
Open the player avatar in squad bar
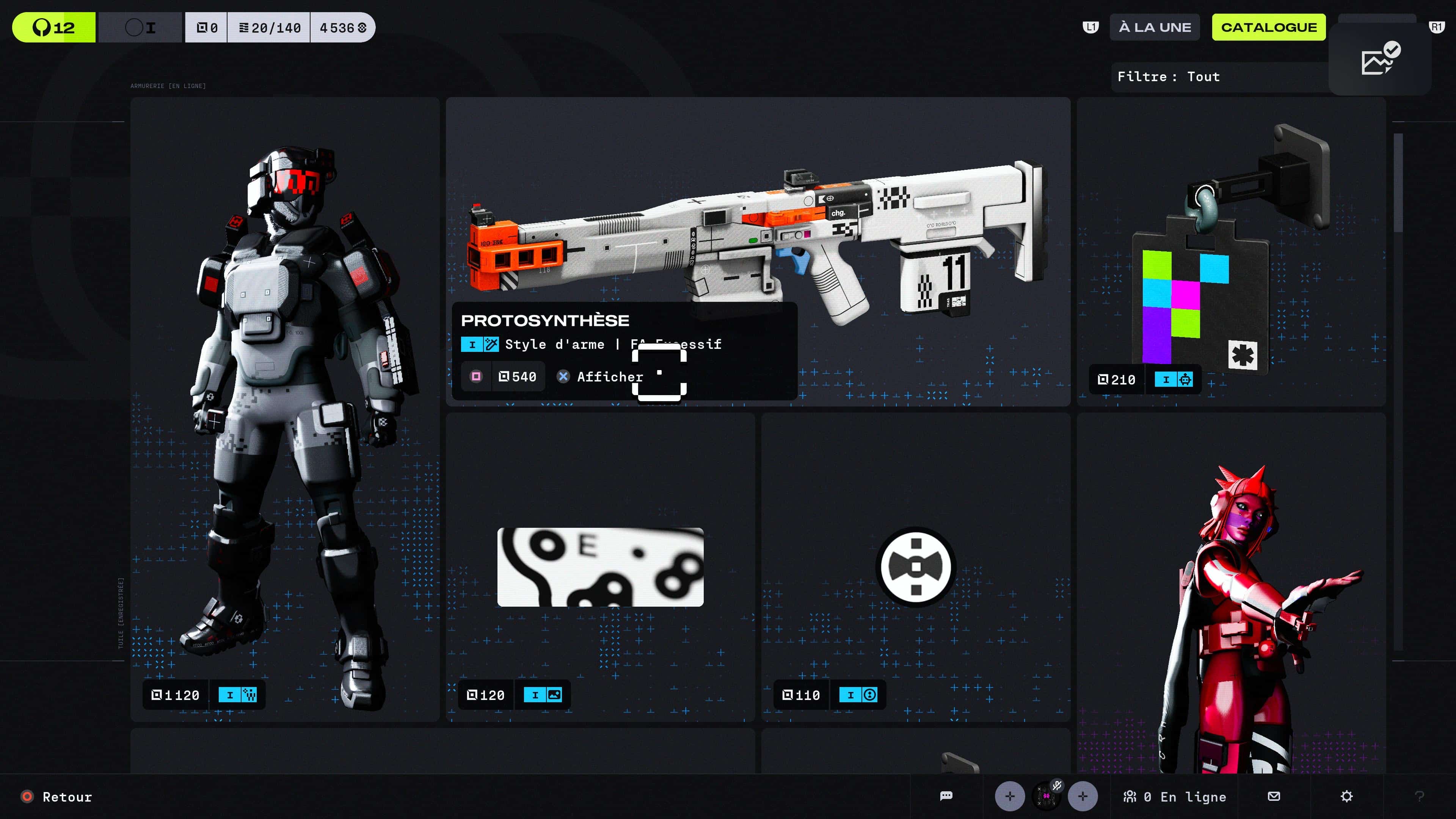tap(1046, 796)
